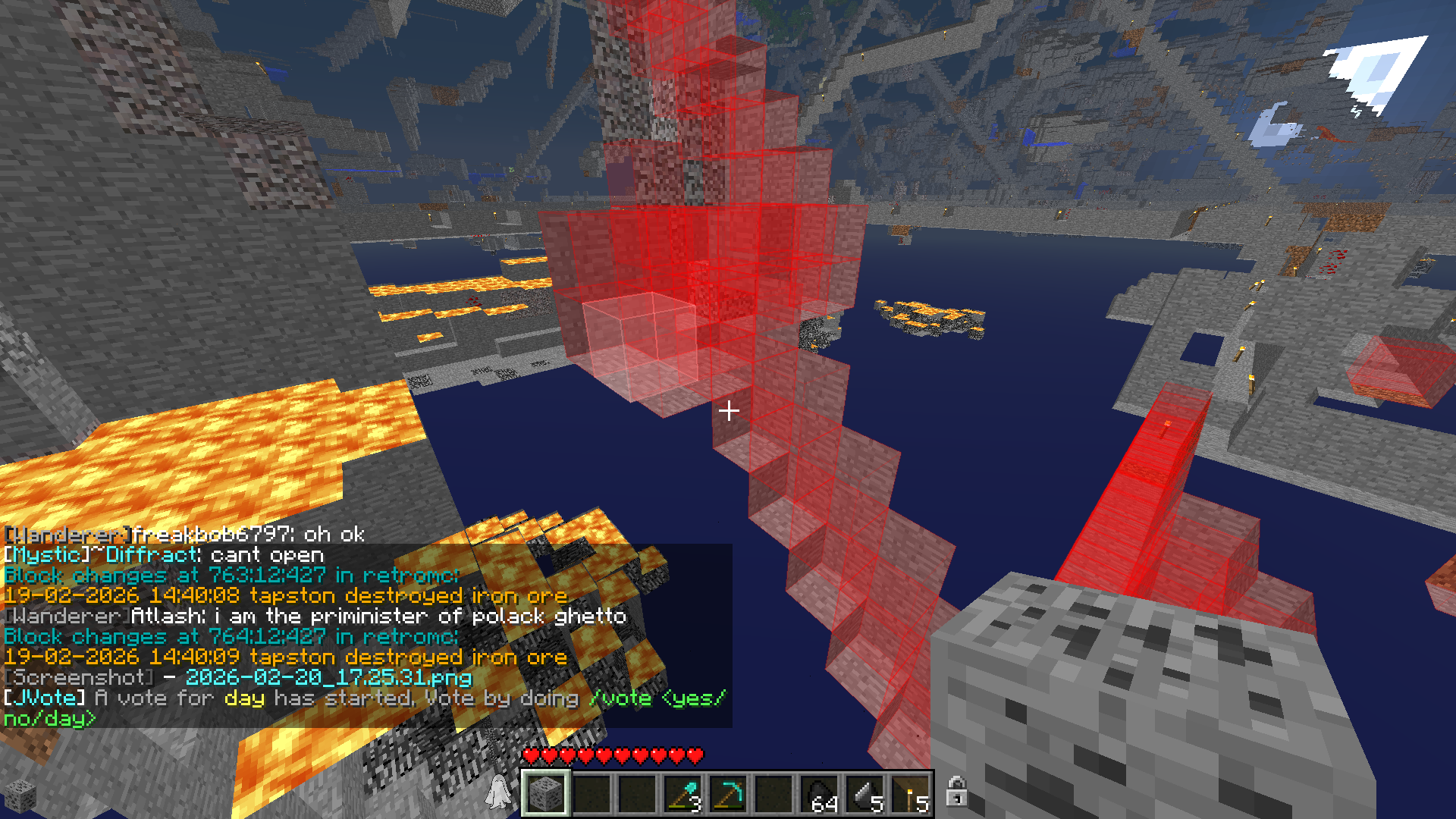Image resolution: width=1456 pixels, height=819 pixels.
Task: Select the diamond pickaxe hotbar slot
Action: coord(728,794)
